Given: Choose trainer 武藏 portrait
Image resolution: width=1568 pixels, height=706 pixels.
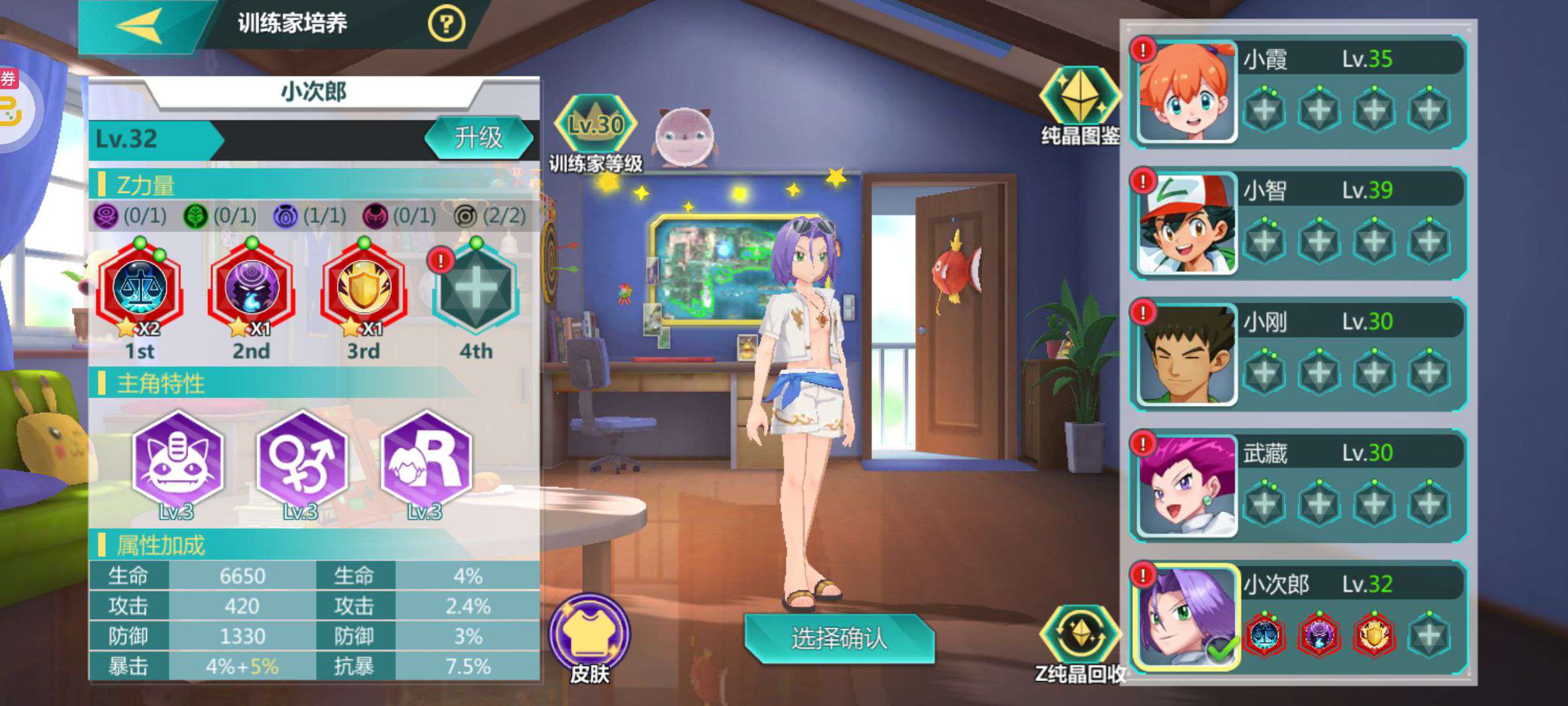Looking at the screenshot, I should coord(1187,486).
